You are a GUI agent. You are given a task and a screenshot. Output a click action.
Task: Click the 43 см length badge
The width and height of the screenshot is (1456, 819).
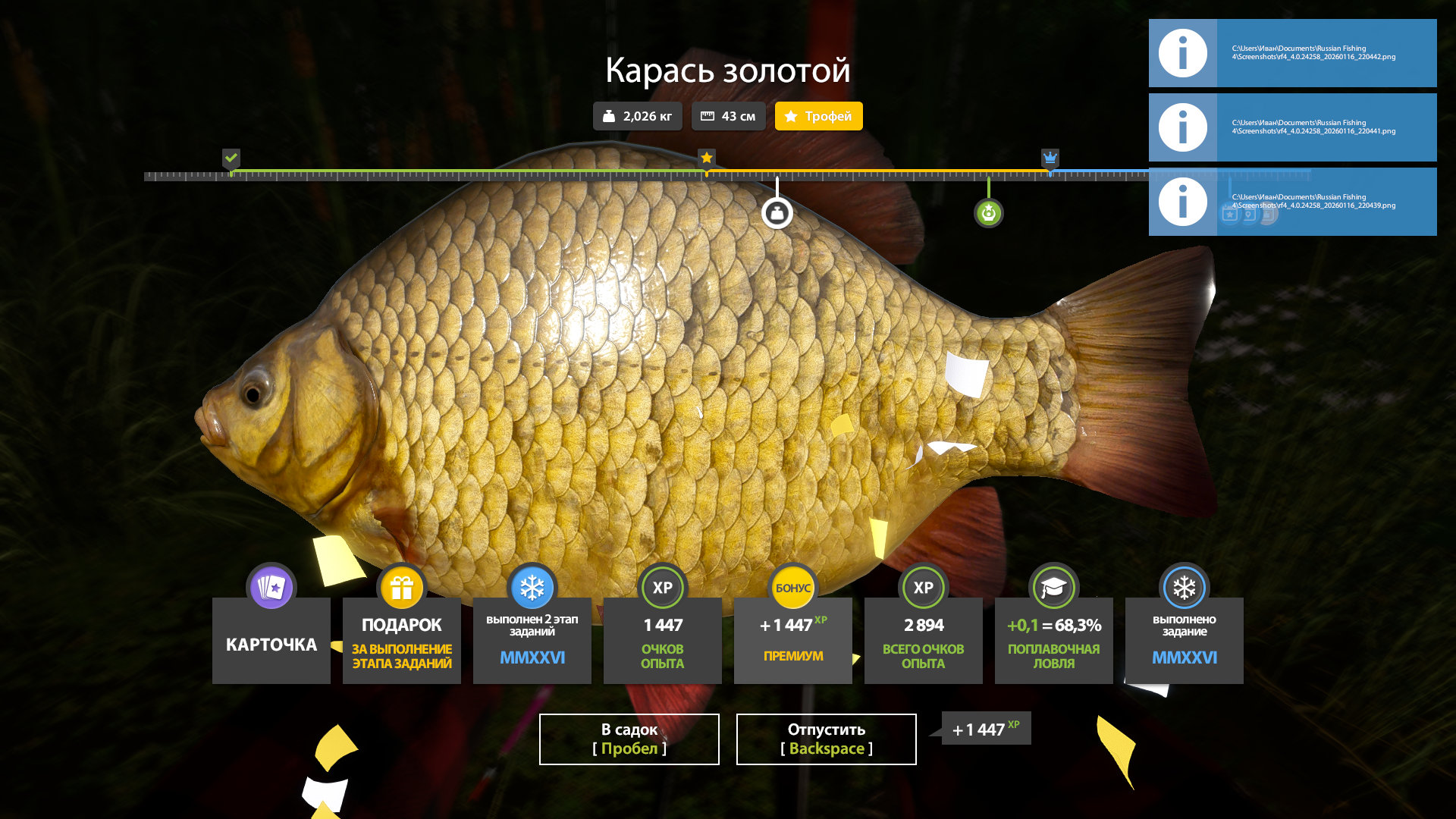point(728,116)
